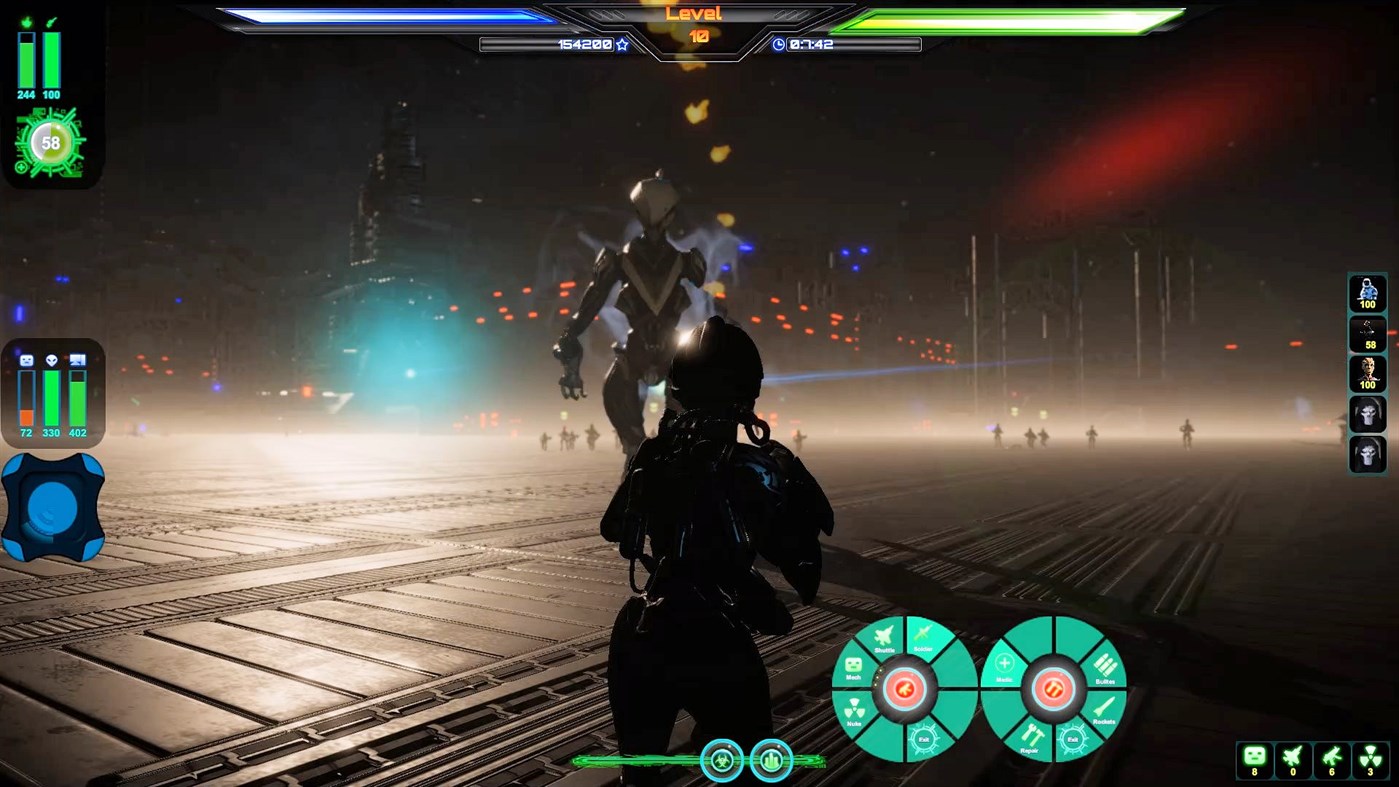Click the star beside the 154200 score

click(621, 45)
